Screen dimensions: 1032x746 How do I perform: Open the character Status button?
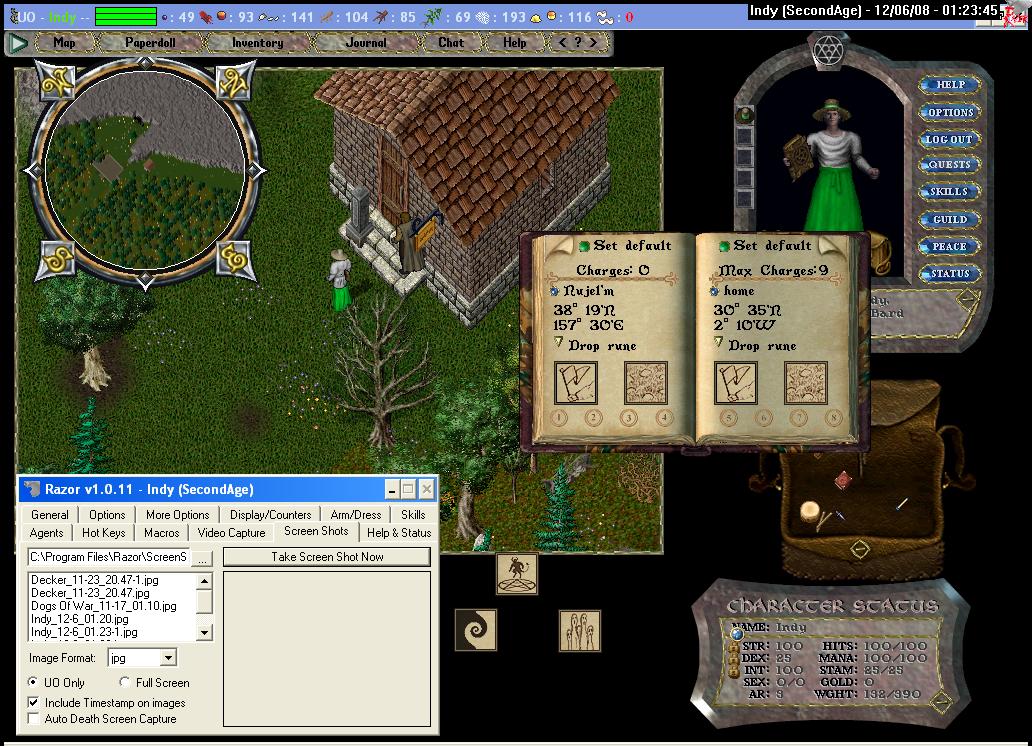949,273
